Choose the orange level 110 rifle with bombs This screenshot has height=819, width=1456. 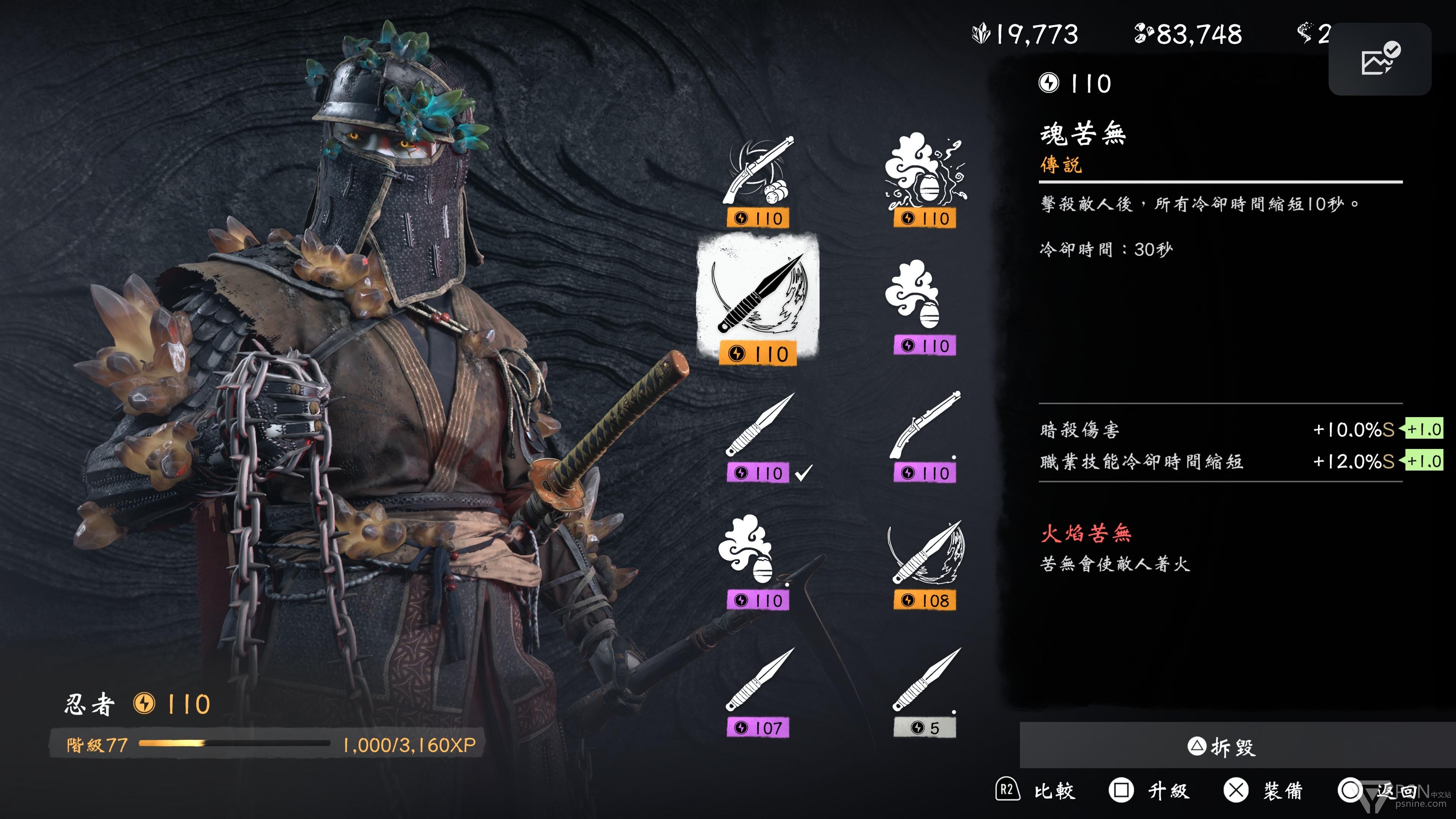pyautogui.click(x=758, y=181)
